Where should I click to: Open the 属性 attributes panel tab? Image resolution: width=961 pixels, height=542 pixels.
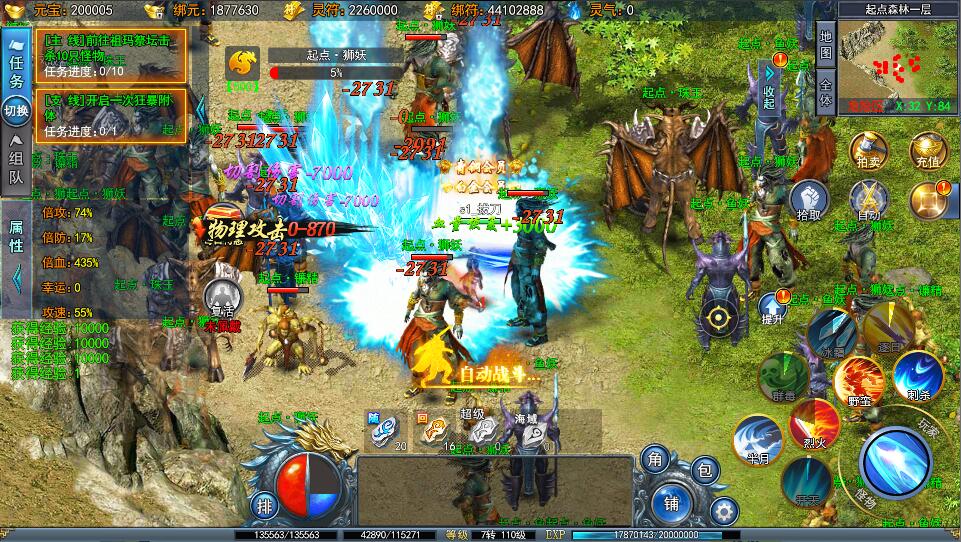pos(15,238)
